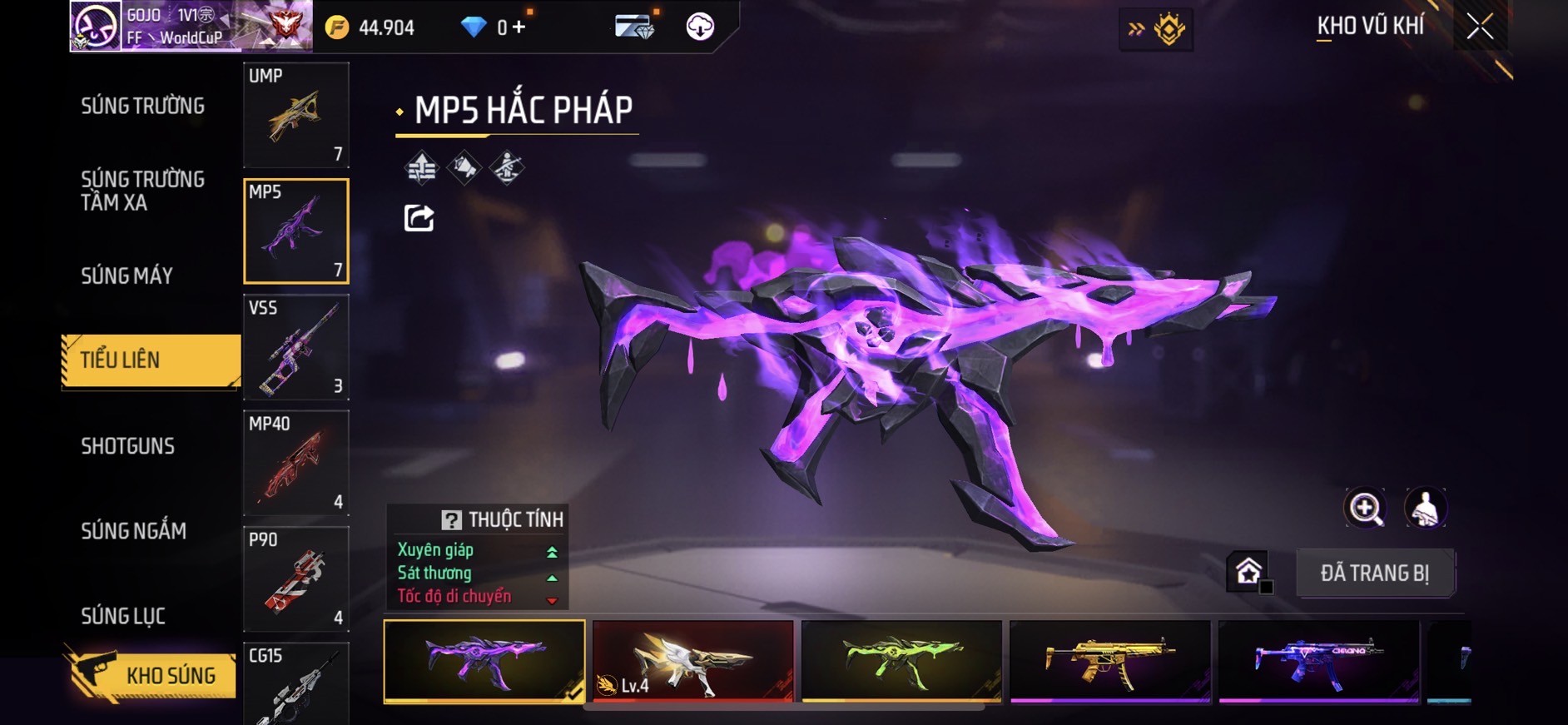Pick the Lv.4 white-gold MP5 skin

tap(692, 661)
